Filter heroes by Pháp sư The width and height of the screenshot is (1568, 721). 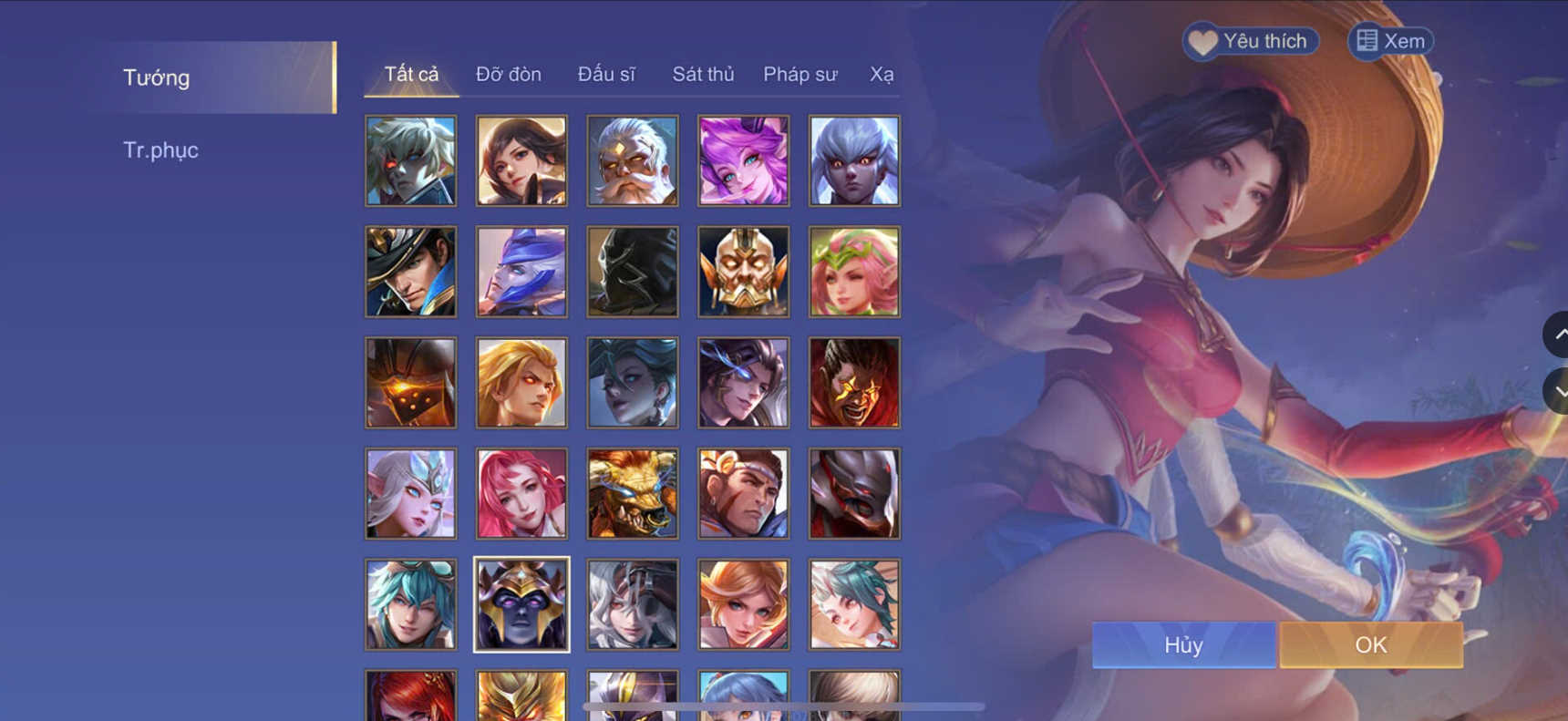click(x=799, y=74)
